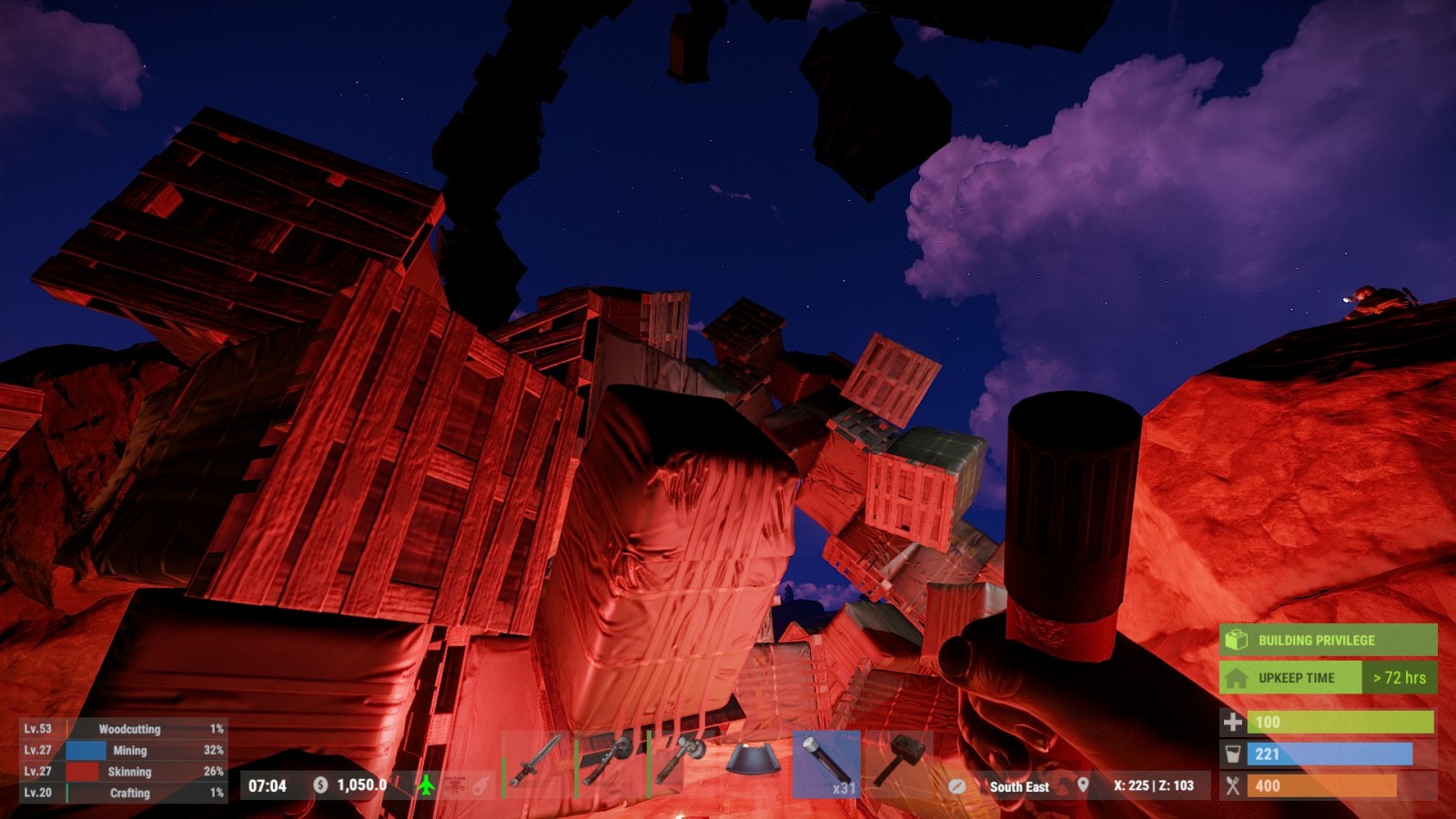The image size is (1456, 819).
Task: Click the compass icon beside South East
Action: point(957,786)
